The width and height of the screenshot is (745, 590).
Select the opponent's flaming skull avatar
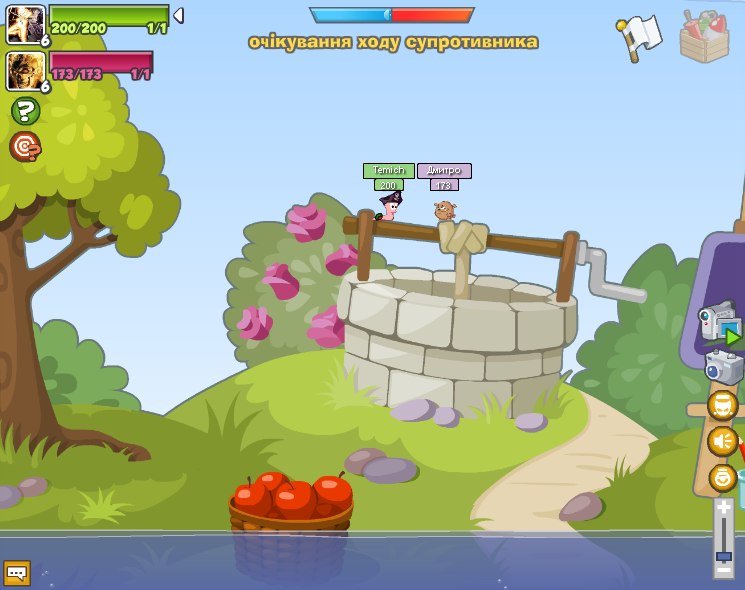pyautogui.click(x=24, y=71)
